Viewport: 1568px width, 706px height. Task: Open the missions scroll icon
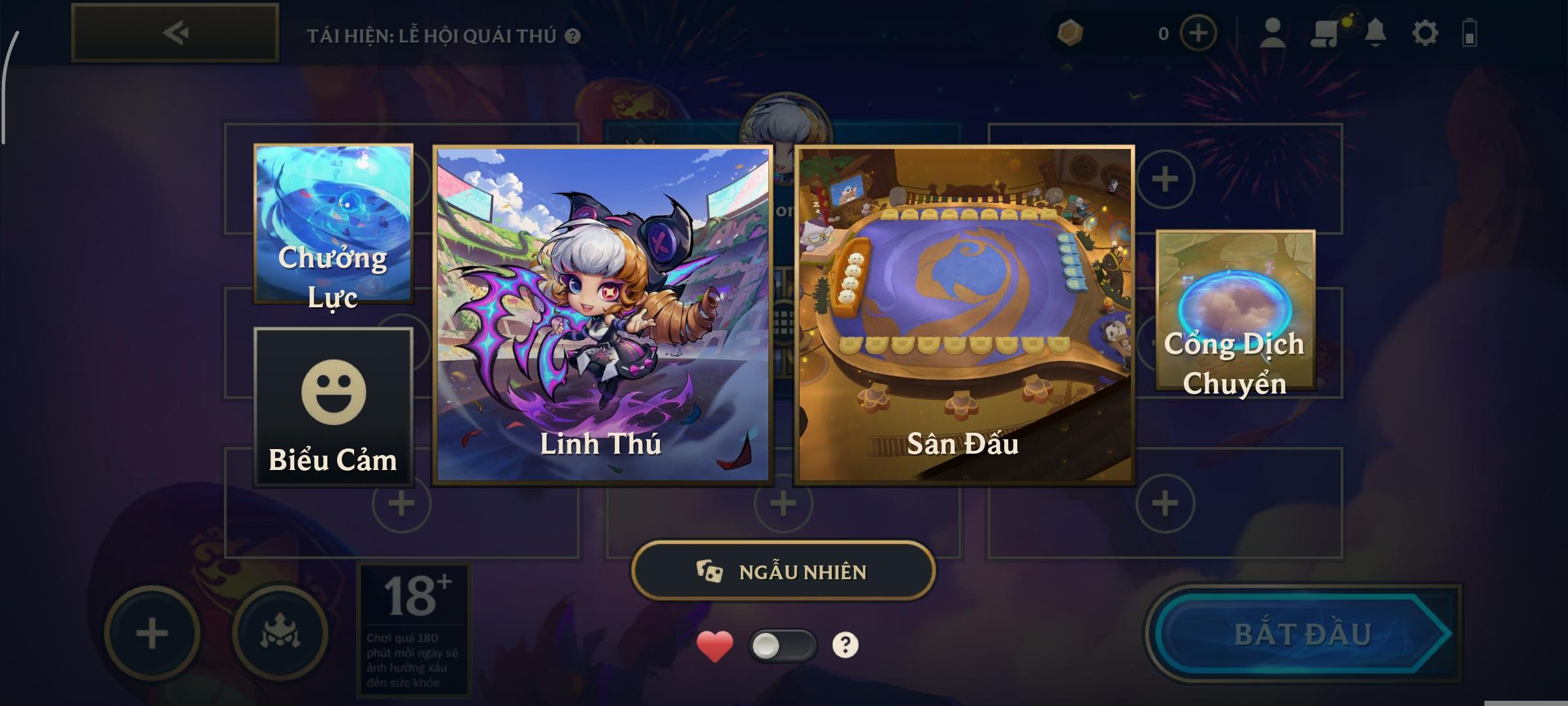coord(1324,33)
